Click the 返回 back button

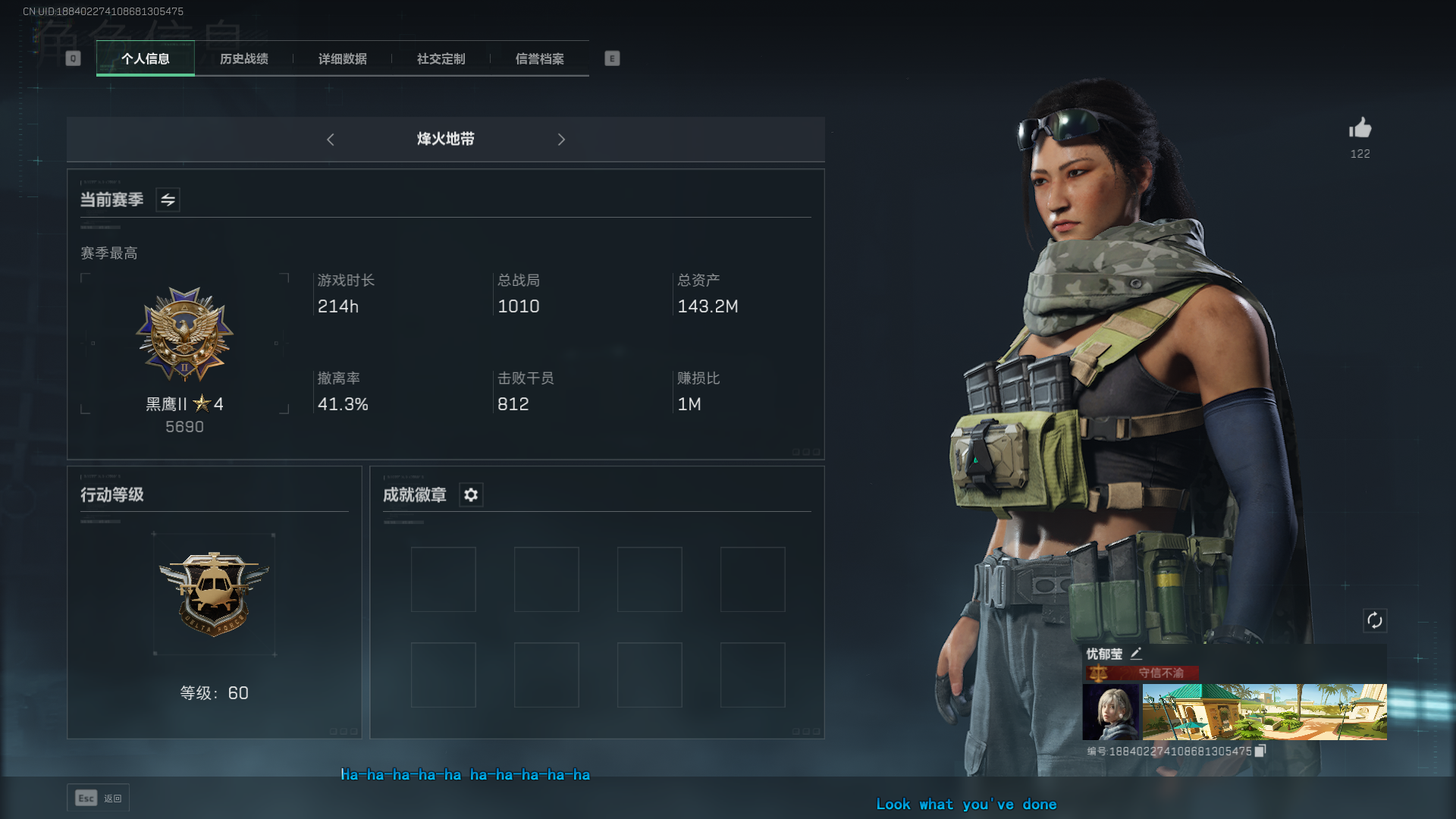pos(99,798)
